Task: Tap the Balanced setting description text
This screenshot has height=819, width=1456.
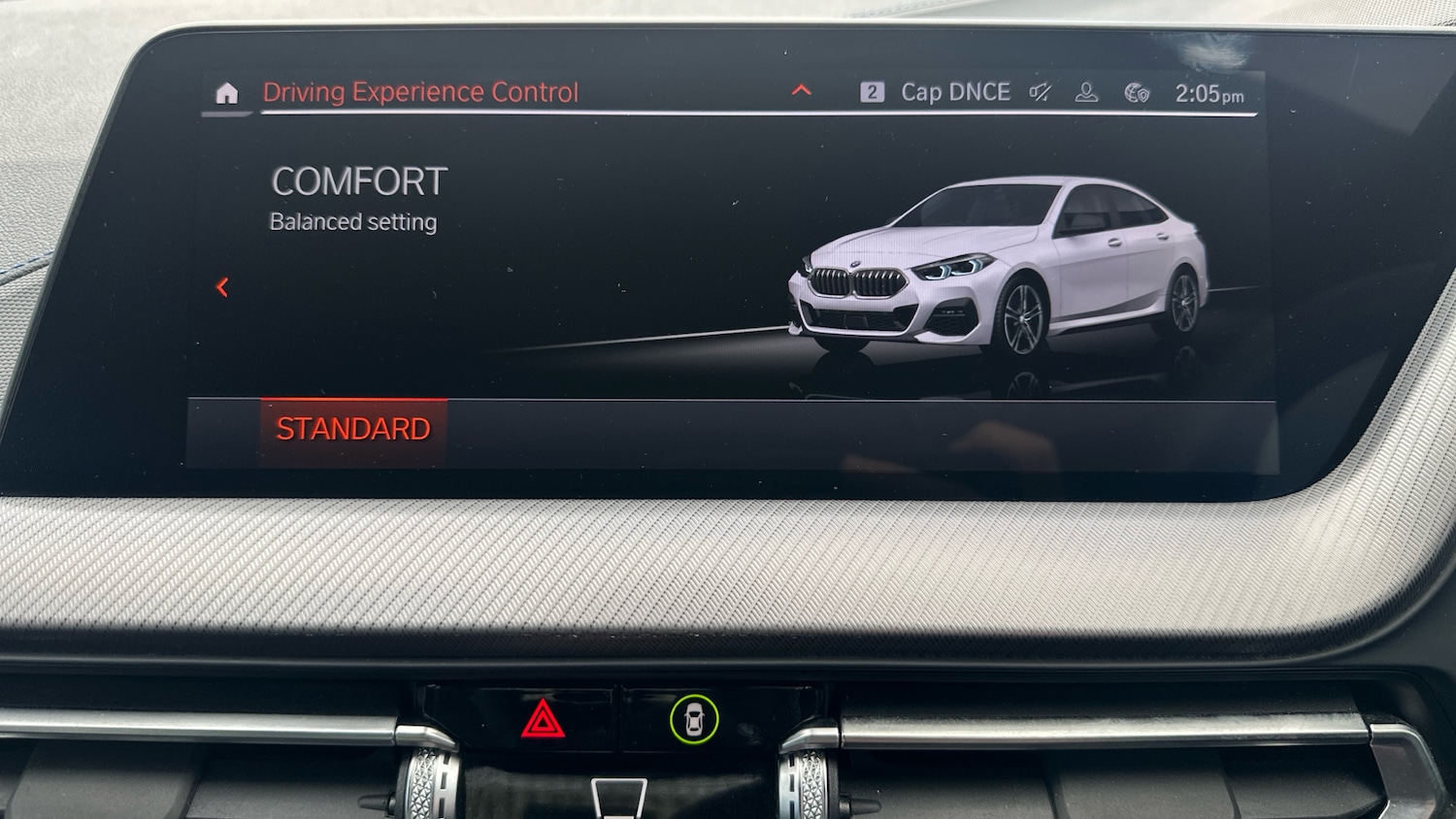Action: pos(352,221)
